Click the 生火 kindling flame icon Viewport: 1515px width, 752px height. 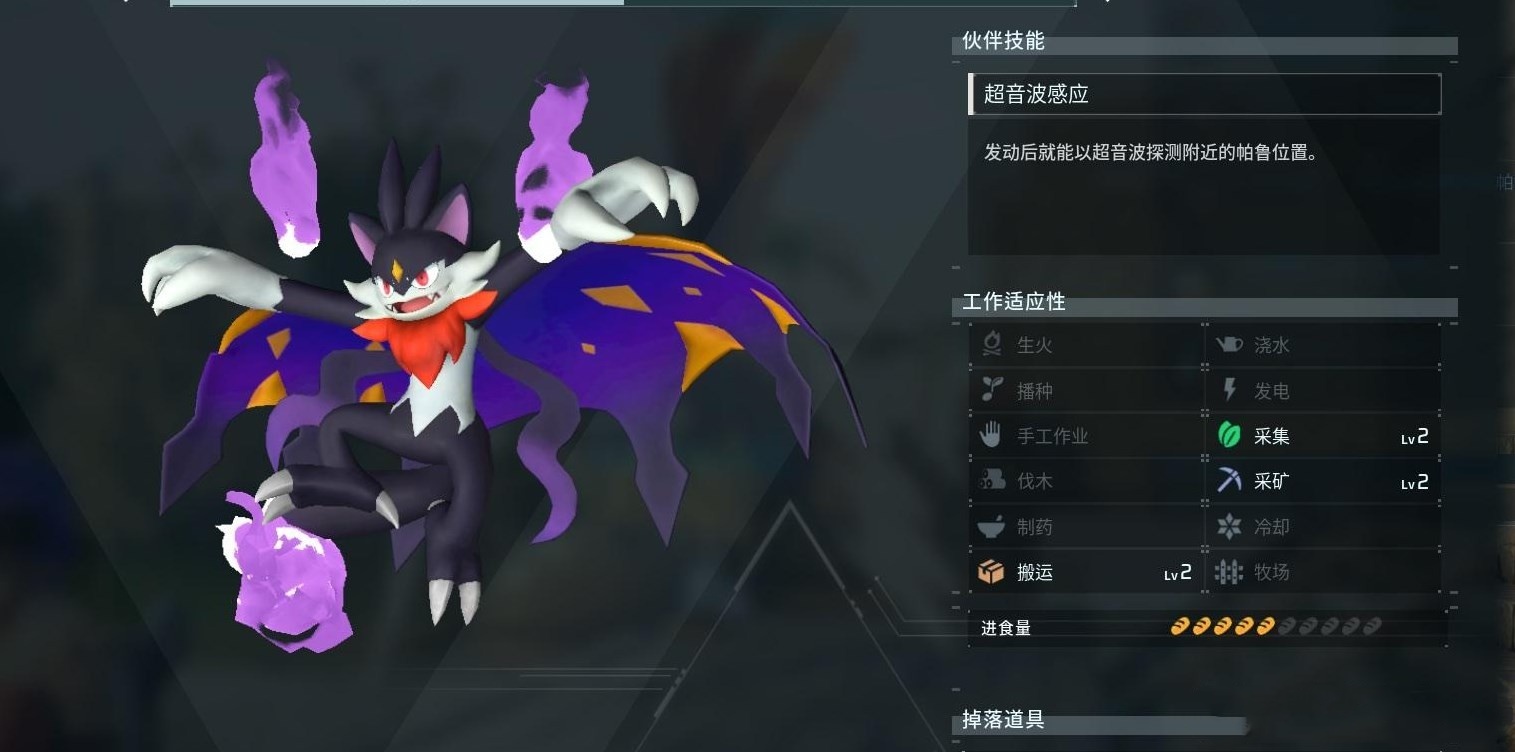(x=990, y=345)
